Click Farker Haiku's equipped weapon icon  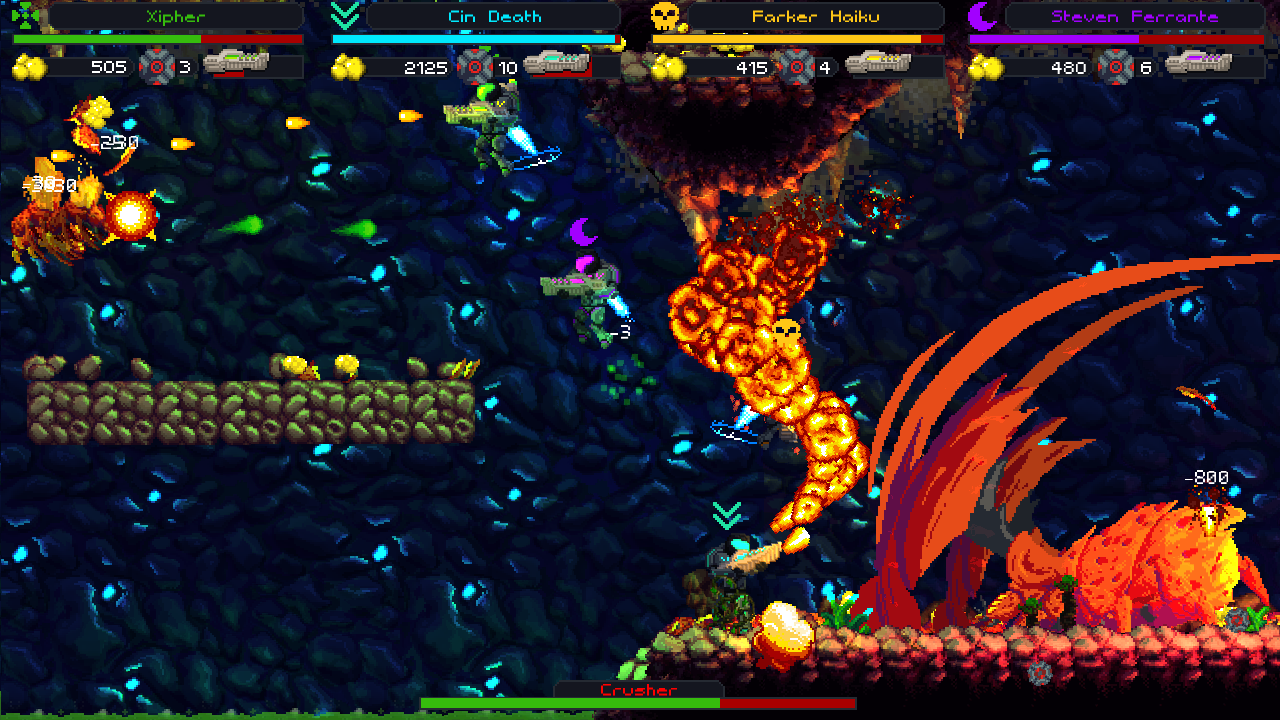[x=877, y=65]
